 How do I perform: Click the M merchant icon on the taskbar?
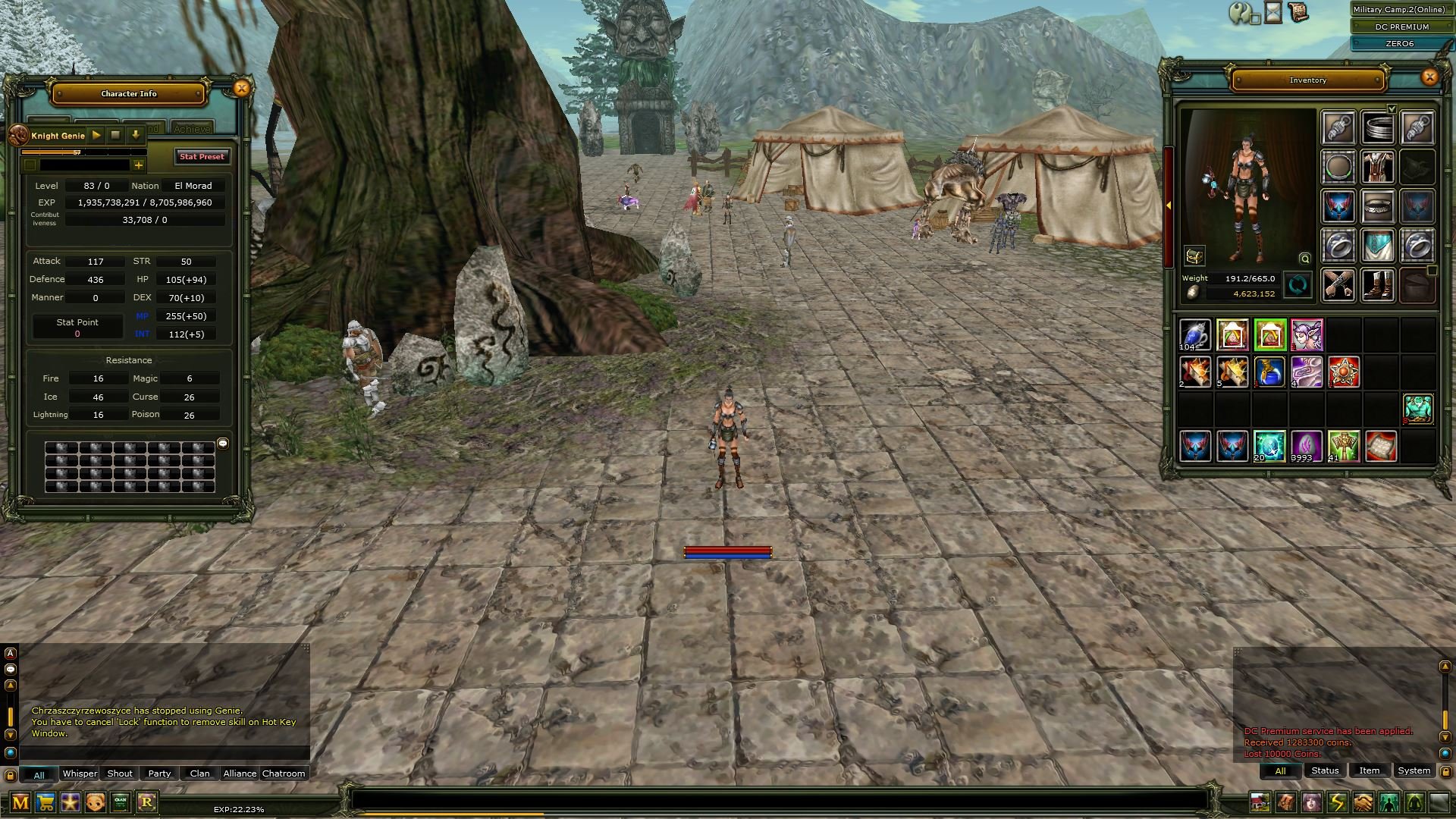click(20, 802)
